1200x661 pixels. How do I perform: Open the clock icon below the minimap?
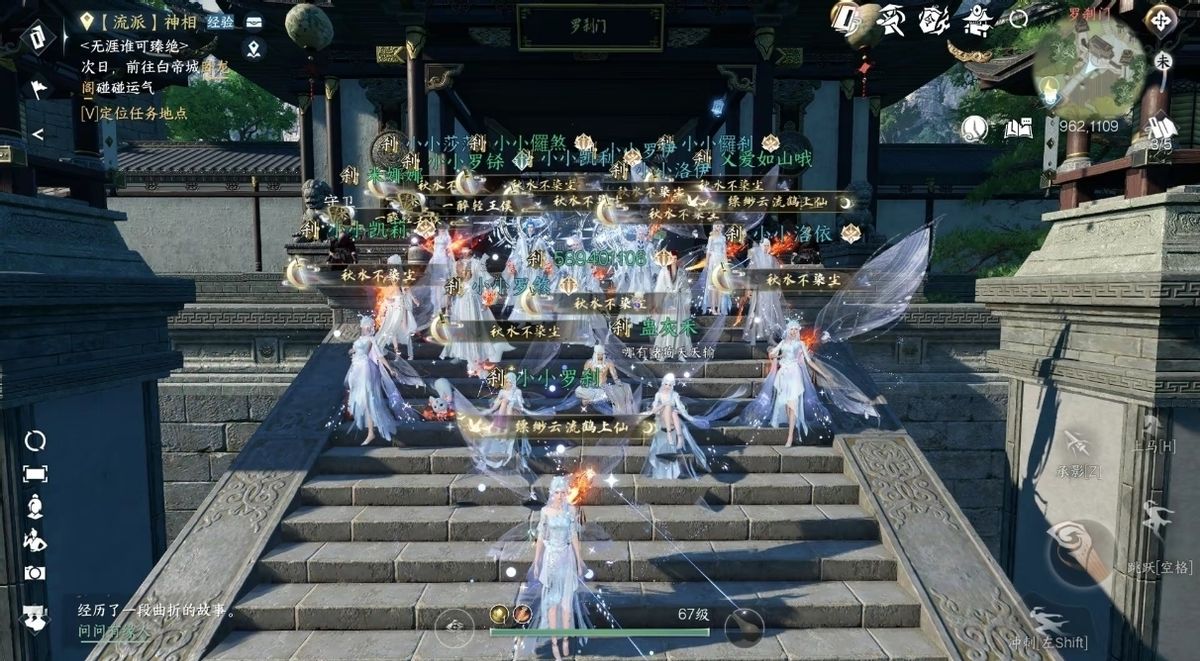click(x=974, y=127)
